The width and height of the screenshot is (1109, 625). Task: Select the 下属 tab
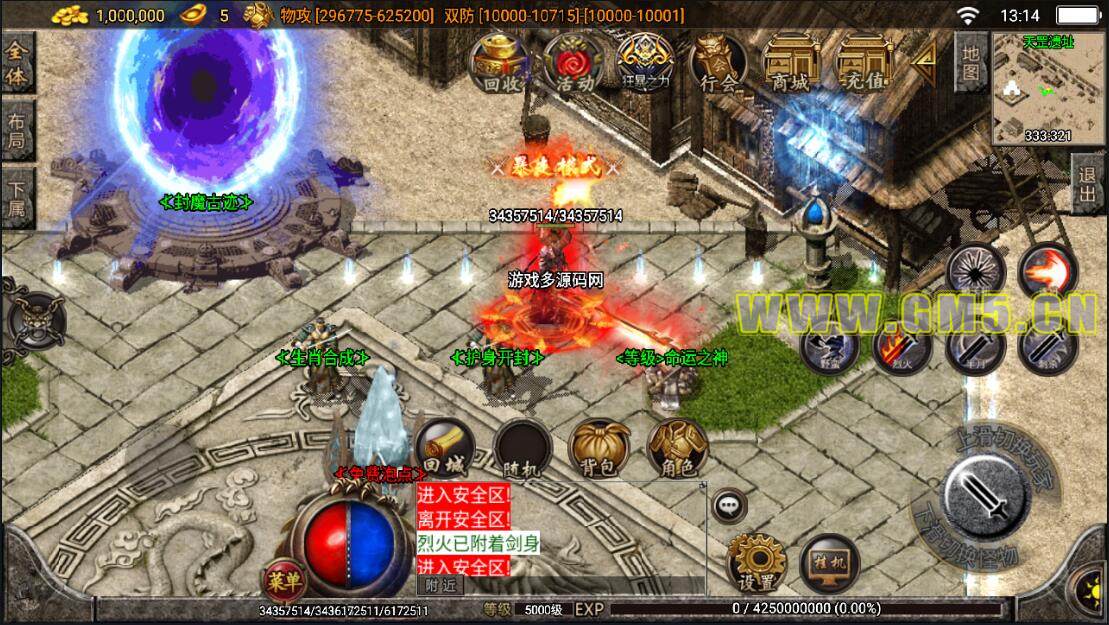pyautogui.click(x=17, y=197)
